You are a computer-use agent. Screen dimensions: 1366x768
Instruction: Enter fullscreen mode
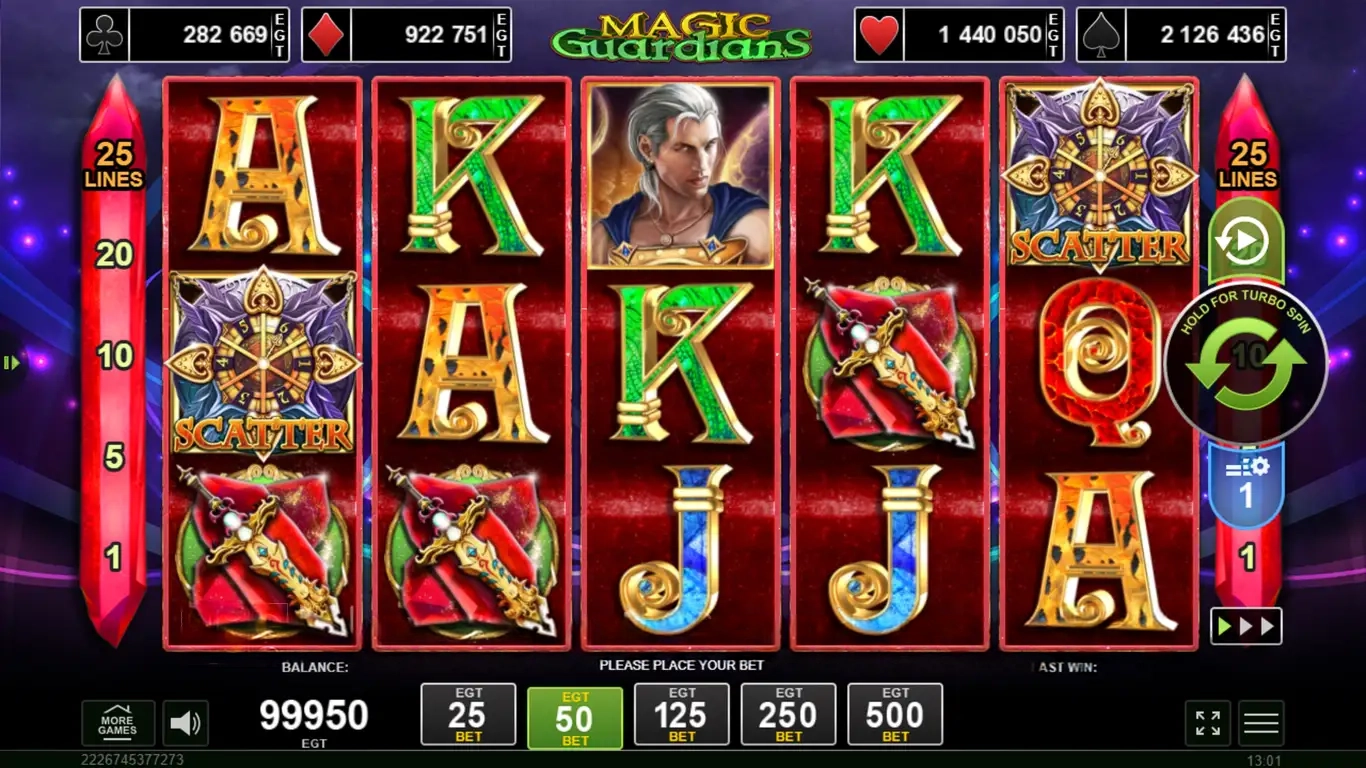1207,723
